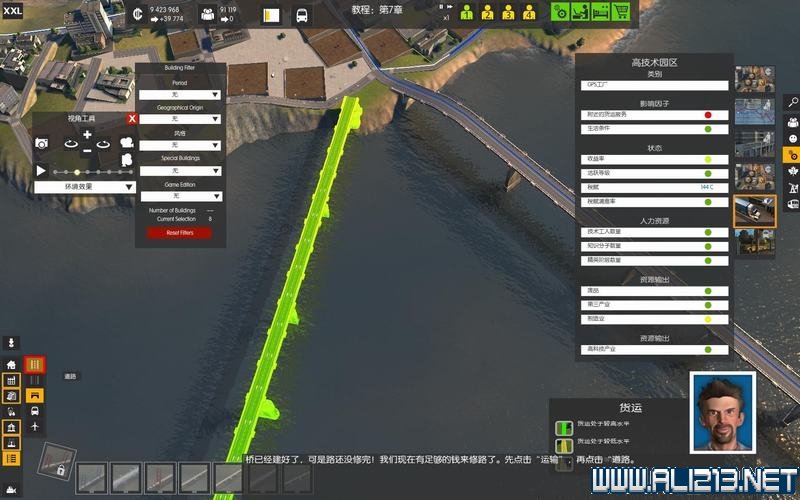Expand the Special Buildings dropdown
Image resolution: width=800 pixels, height=500 pixels.
click(x=180, y=170)
